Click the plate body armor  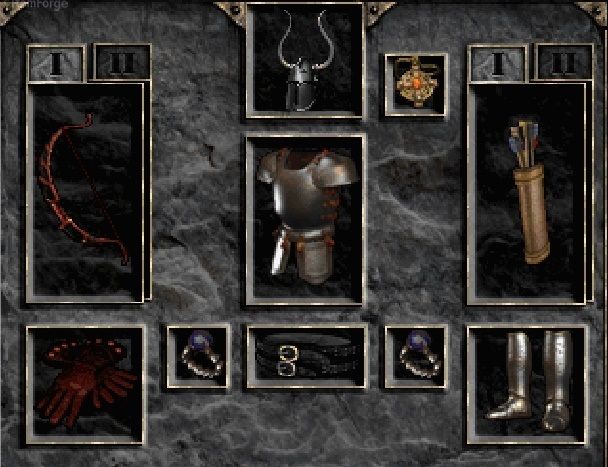click(x=305, y=215)
